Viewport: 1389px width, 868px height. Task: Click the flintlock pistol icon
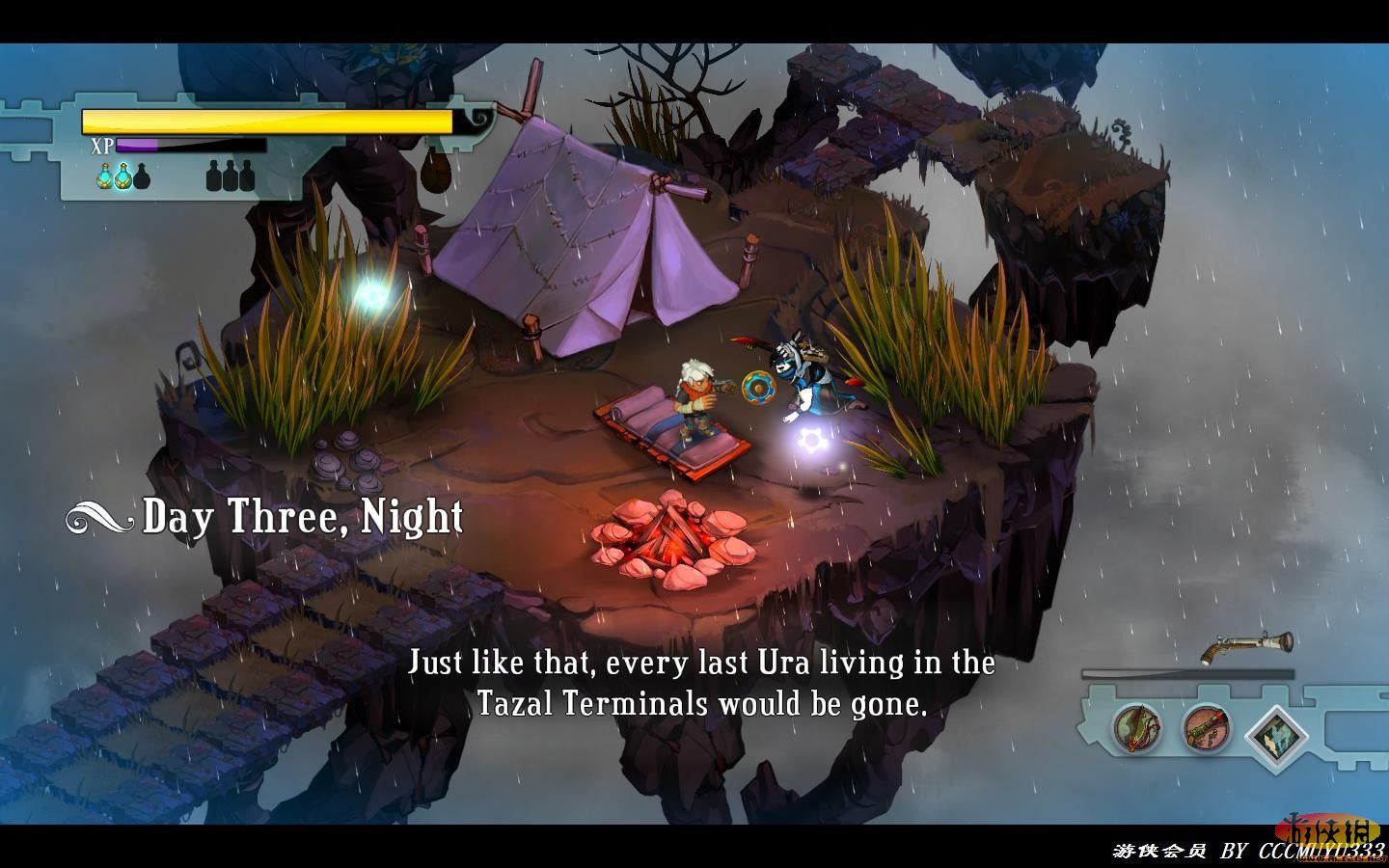[1245, 647]
